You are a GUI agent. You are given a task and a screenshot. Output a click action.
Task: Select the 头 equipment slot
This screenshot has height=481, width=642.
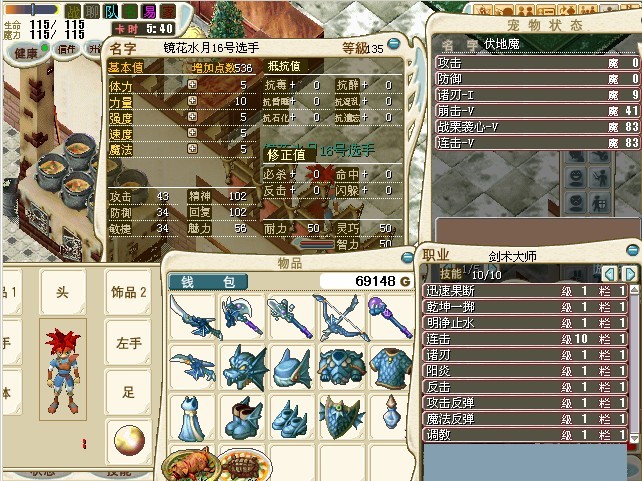[62, 292]
